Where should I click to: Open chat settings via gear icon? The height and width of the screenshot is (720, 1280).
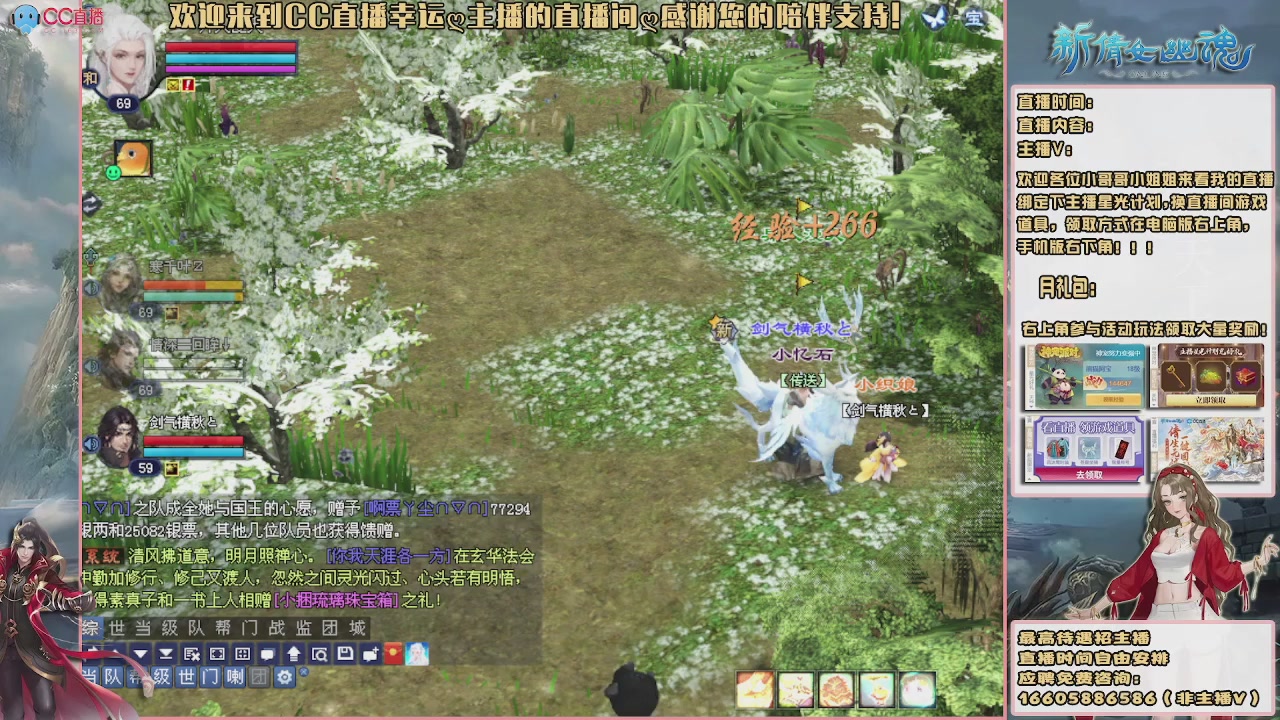click(x=285, y=677)
